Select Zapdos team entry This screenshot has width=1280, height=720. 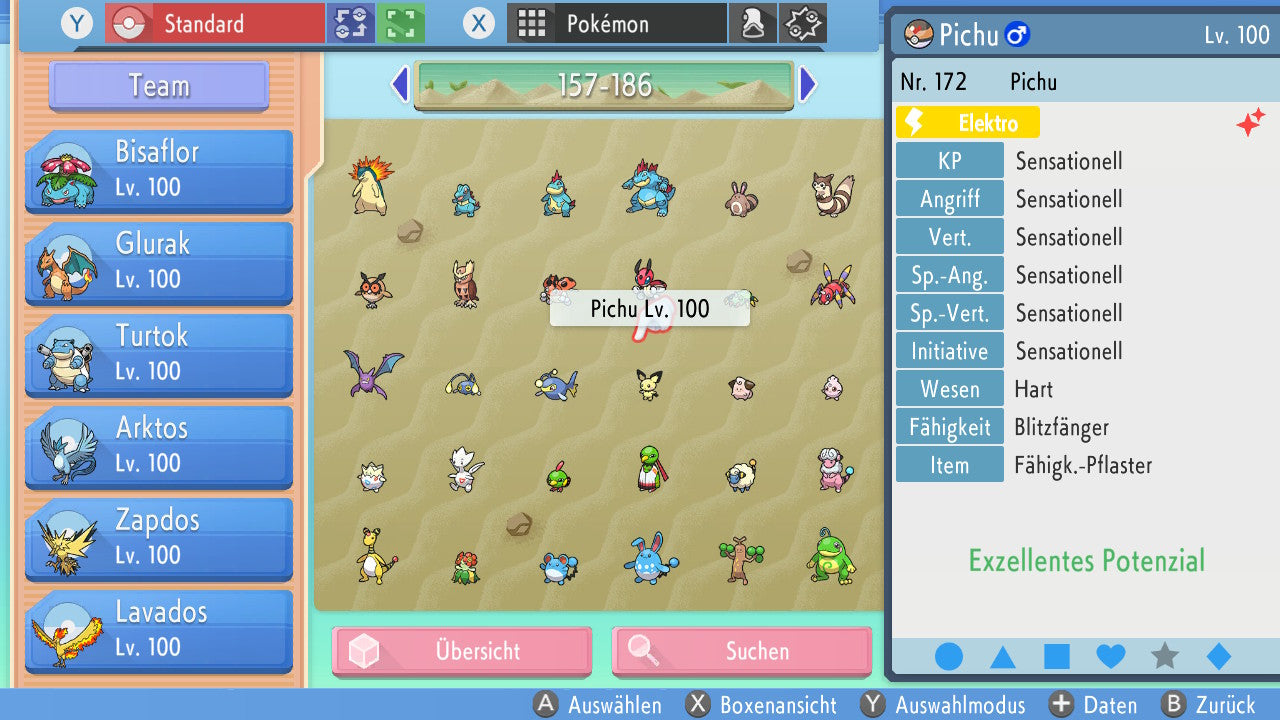(x=159, y=538)
